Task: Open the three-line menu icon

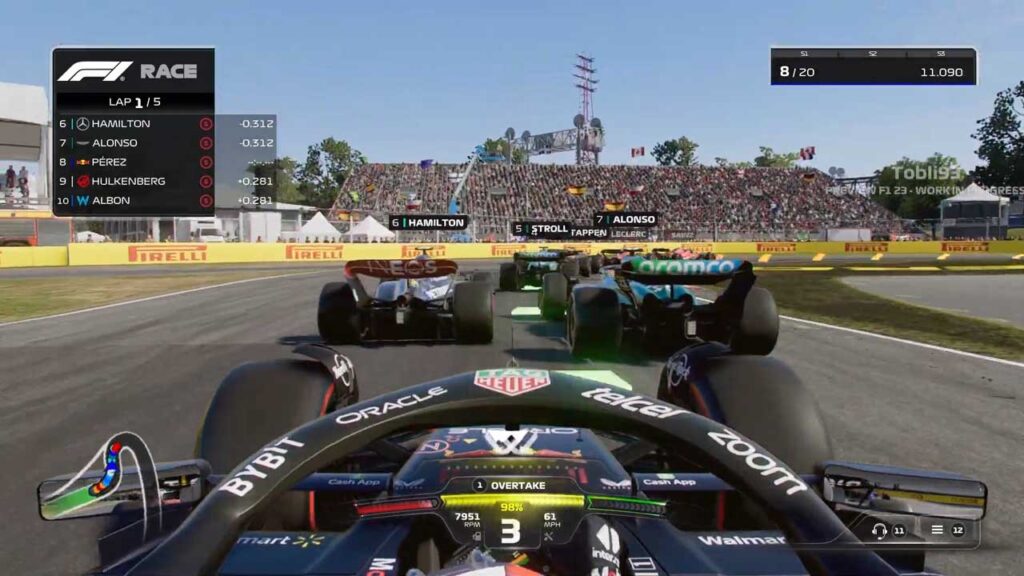Action: tap(937, 530)
